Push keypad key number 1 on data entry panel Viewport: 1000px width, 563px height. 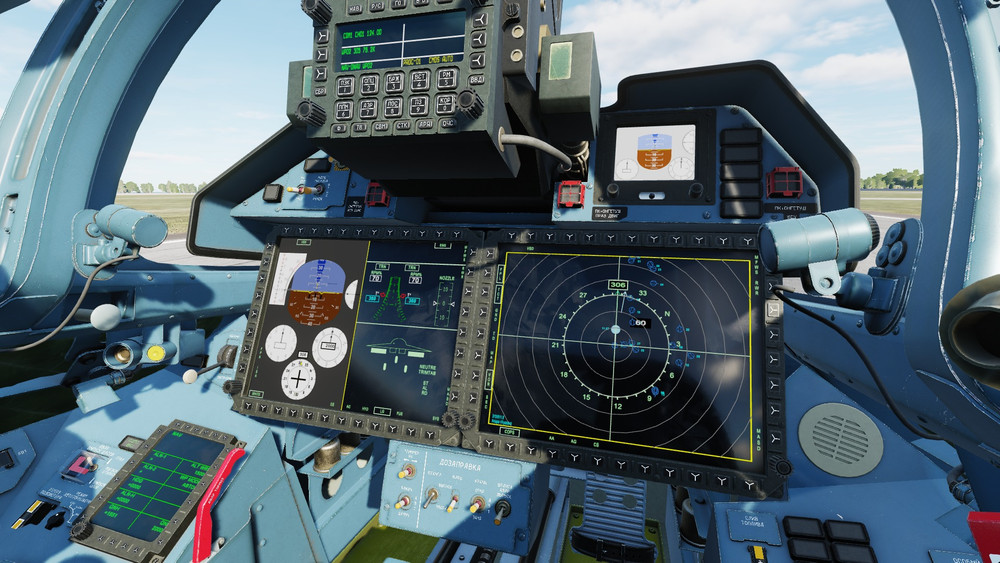[346, 86]
